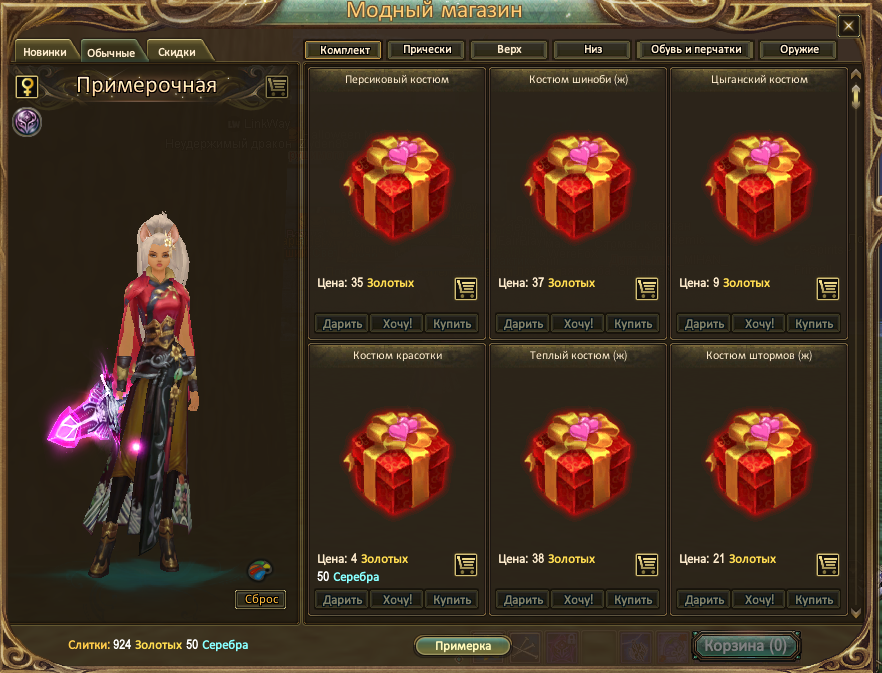Click the Примерка try-on button
This screenshot has width=882, height=673.
pos(462,646)
